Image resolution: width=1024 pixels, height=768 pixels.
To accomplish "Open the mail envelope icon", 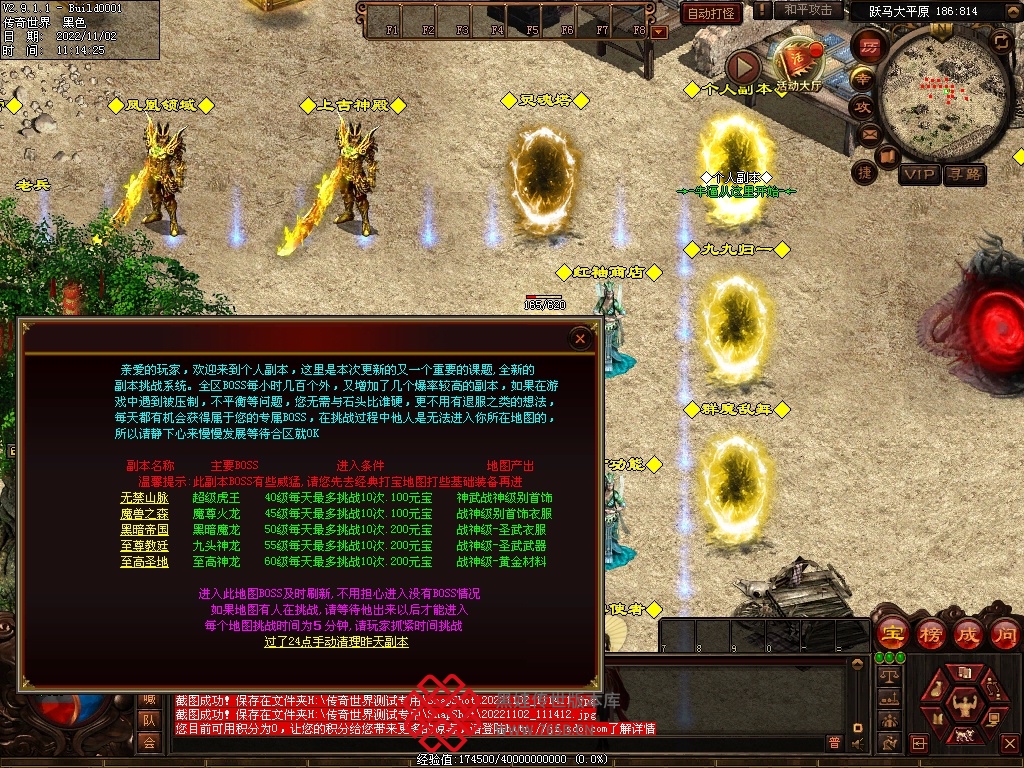I will pyautogui.click(x=868, y=133).
